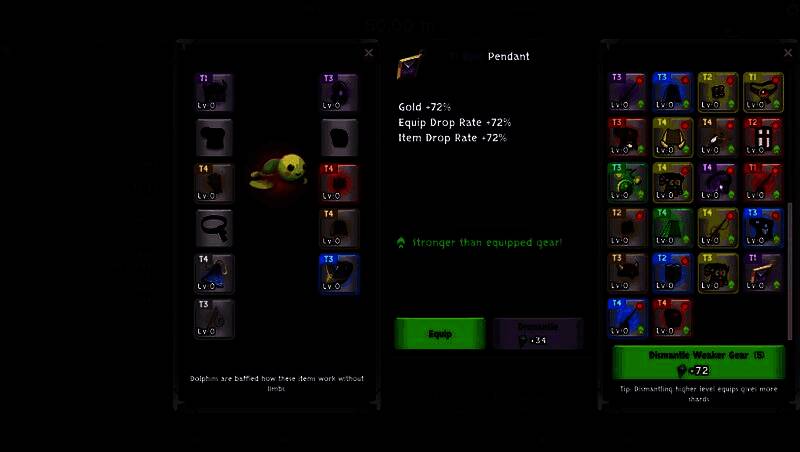
Task: Choose the empty belt equipment slot
Action: point(215,228)
